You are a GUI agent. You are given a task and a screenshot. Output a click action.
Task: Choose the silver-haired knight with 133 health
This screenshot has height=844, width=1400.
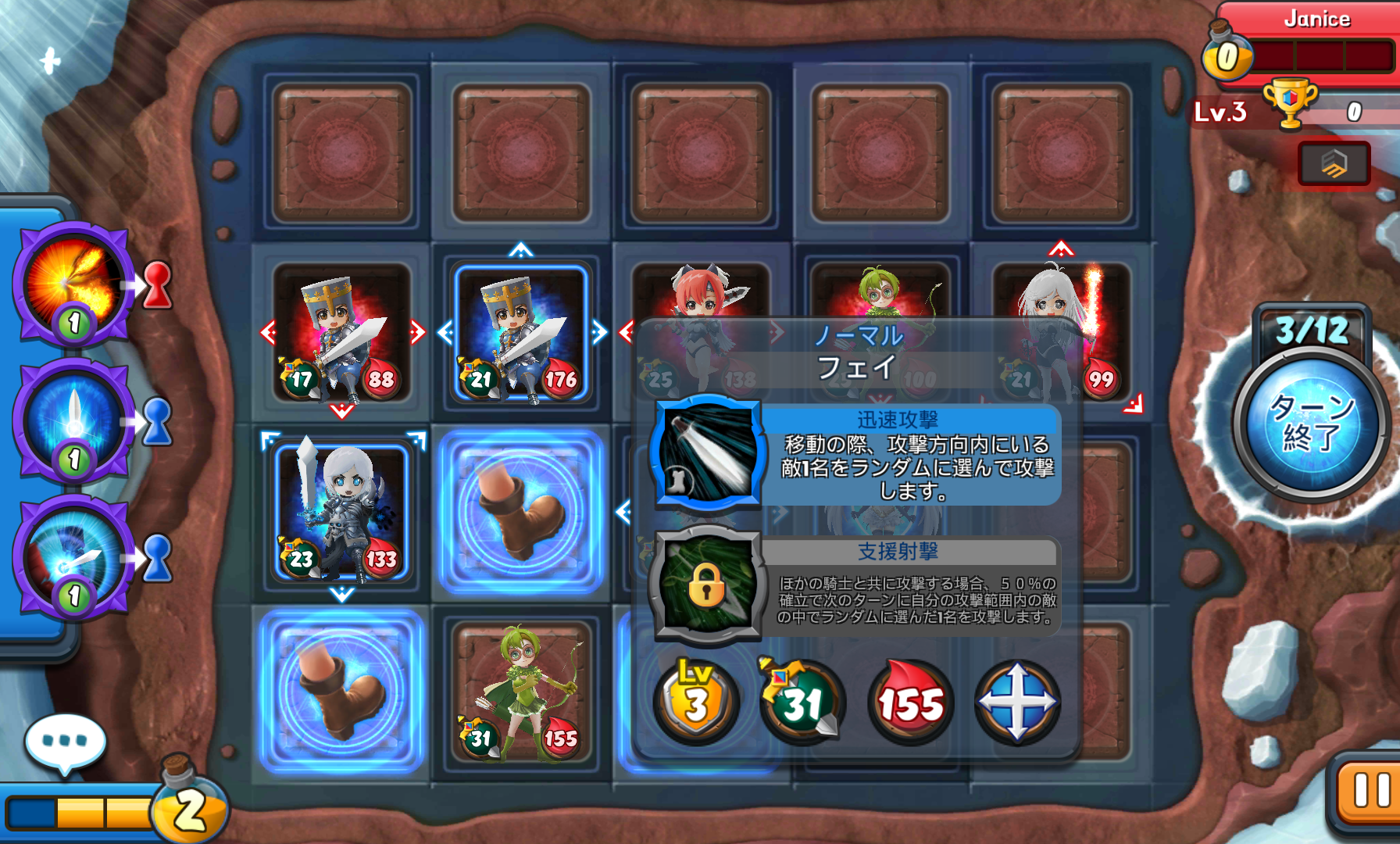(341, 513)
